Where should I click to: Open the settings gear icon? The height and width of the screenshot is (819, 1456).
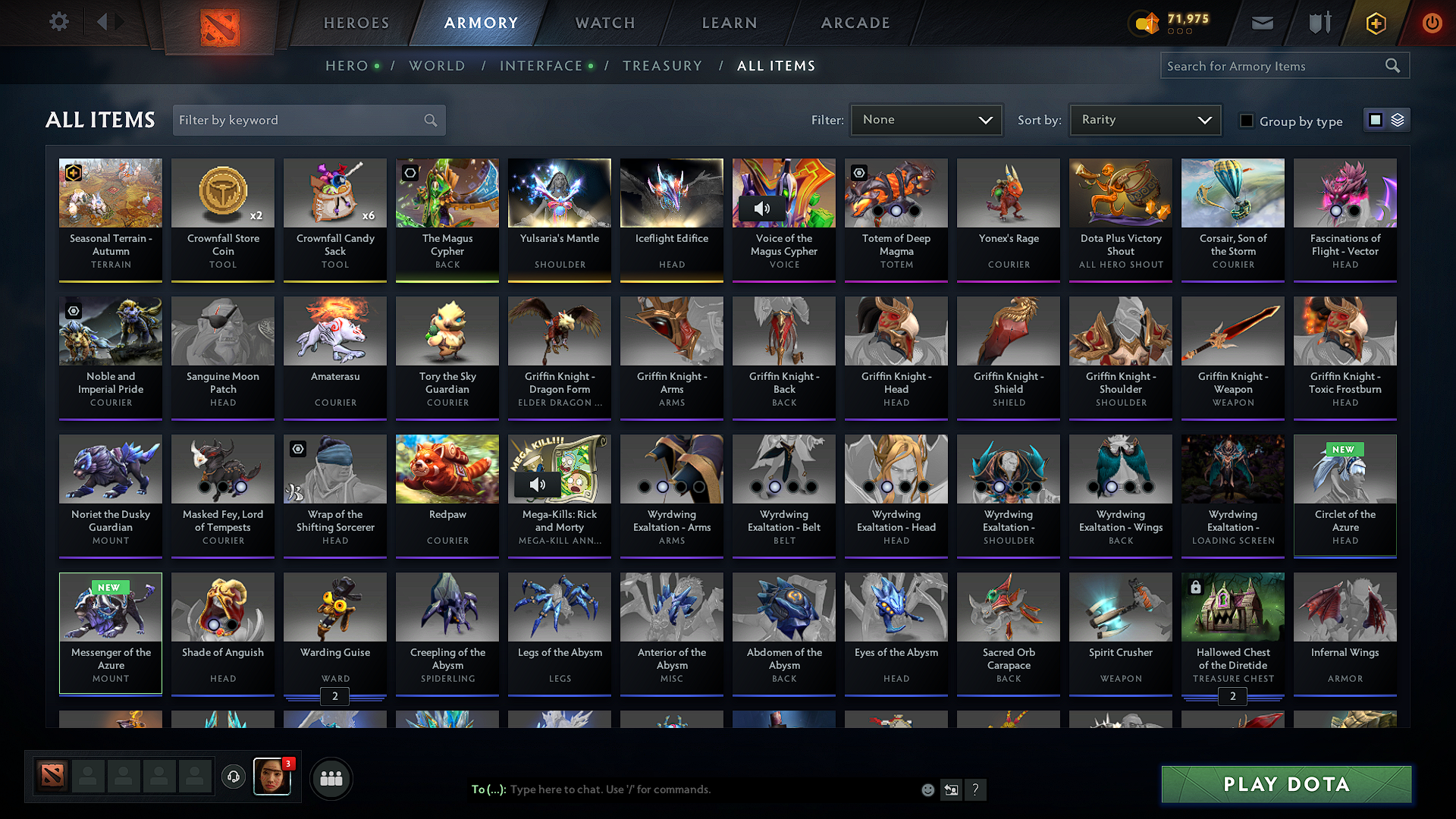(58, 22)
